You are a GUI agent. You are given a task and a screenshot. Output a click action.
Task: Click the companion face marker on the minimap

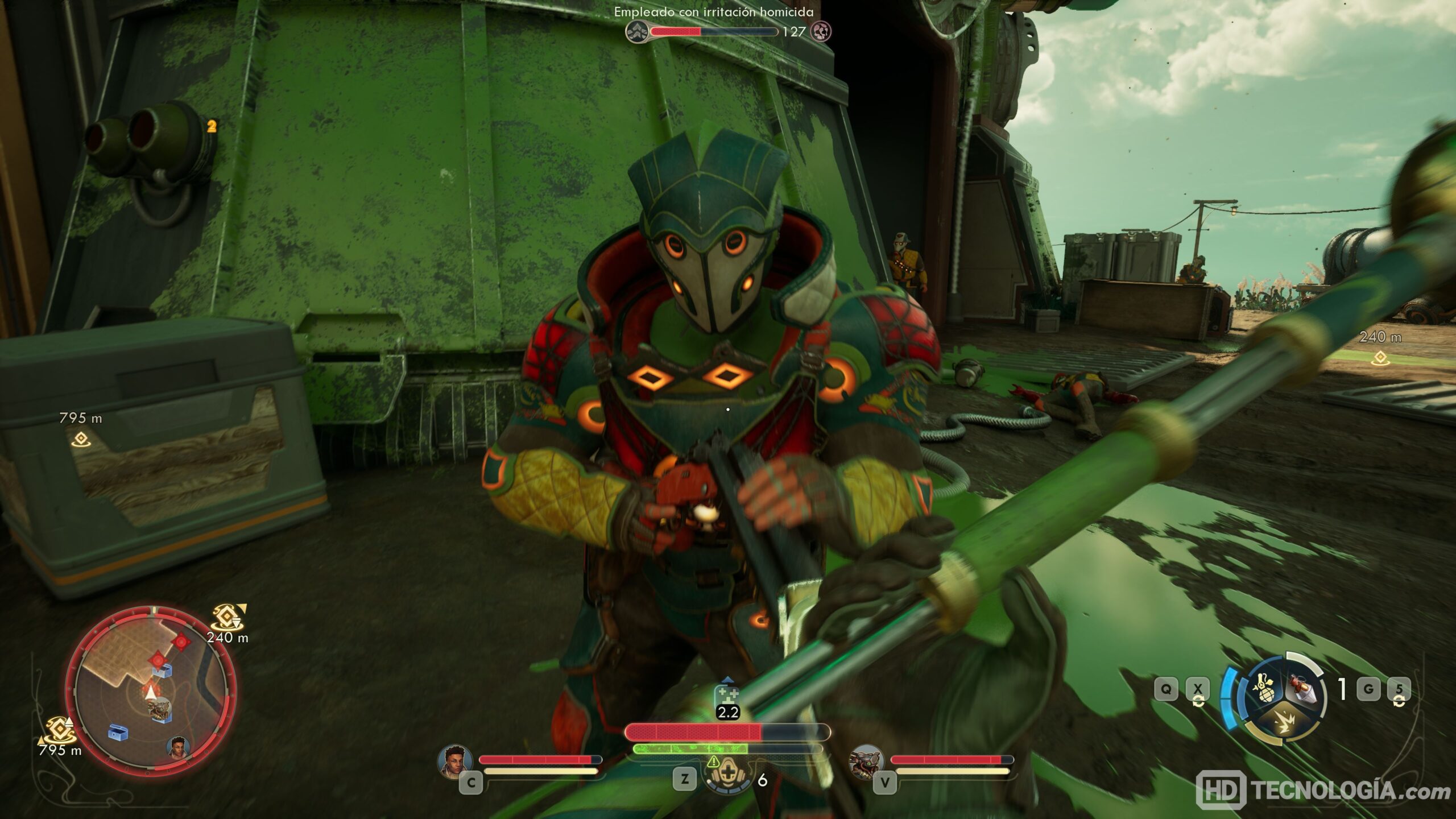click(179, 746)
